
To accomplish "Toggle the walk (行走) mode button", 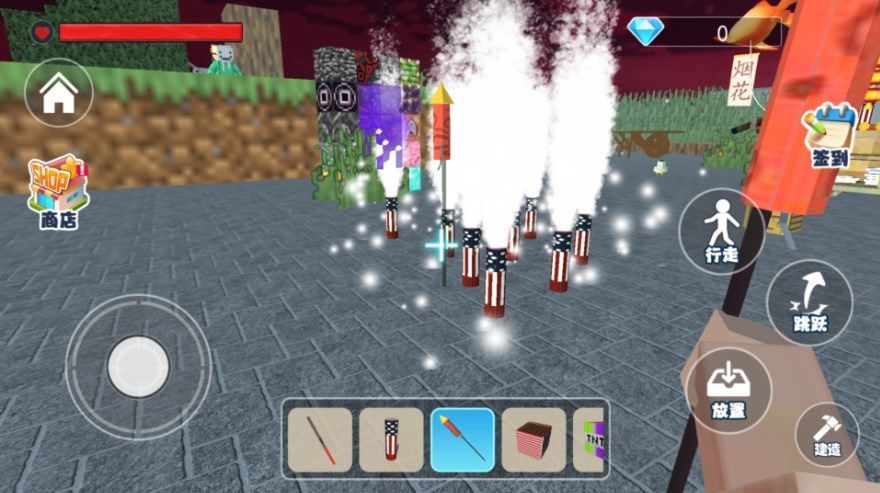I will click(x=721, y=232).
